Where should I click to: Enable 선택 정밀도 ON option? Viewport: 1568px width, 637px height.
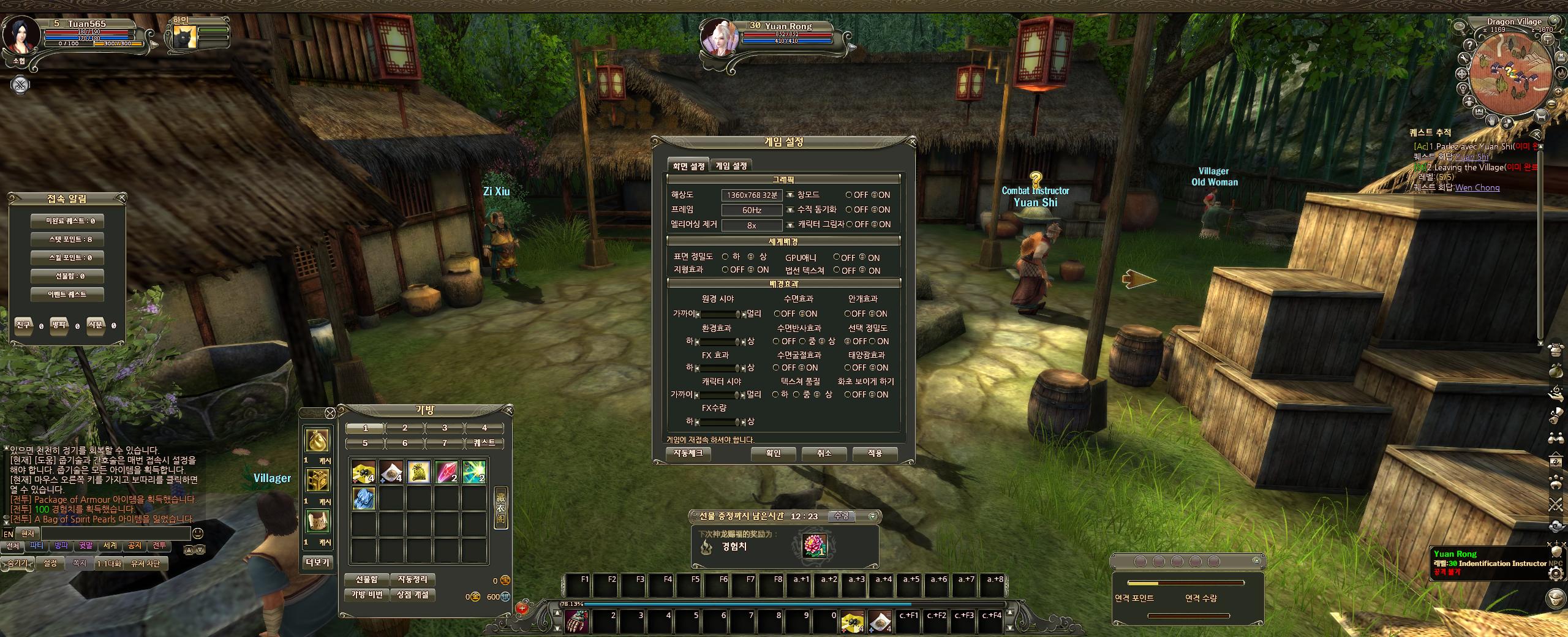pos(872,341)
